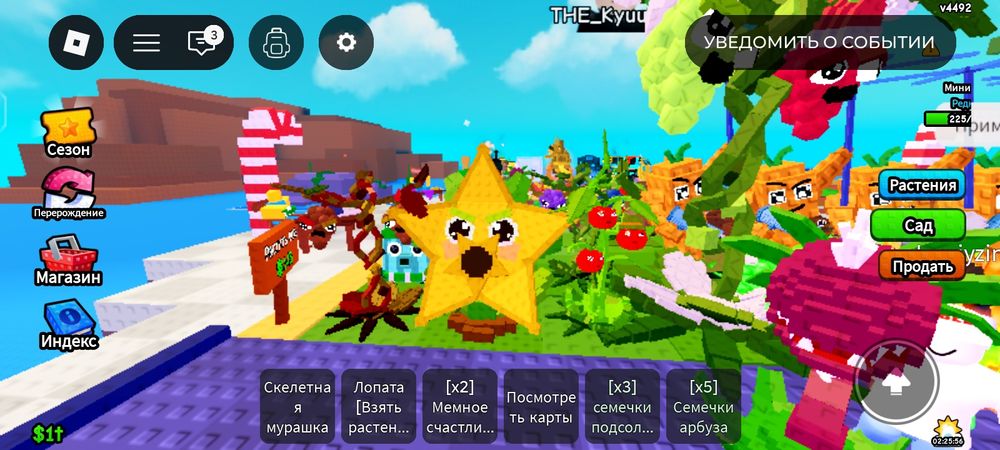Go to the Сад garden

pyautogui.click(x=918, y=226)
